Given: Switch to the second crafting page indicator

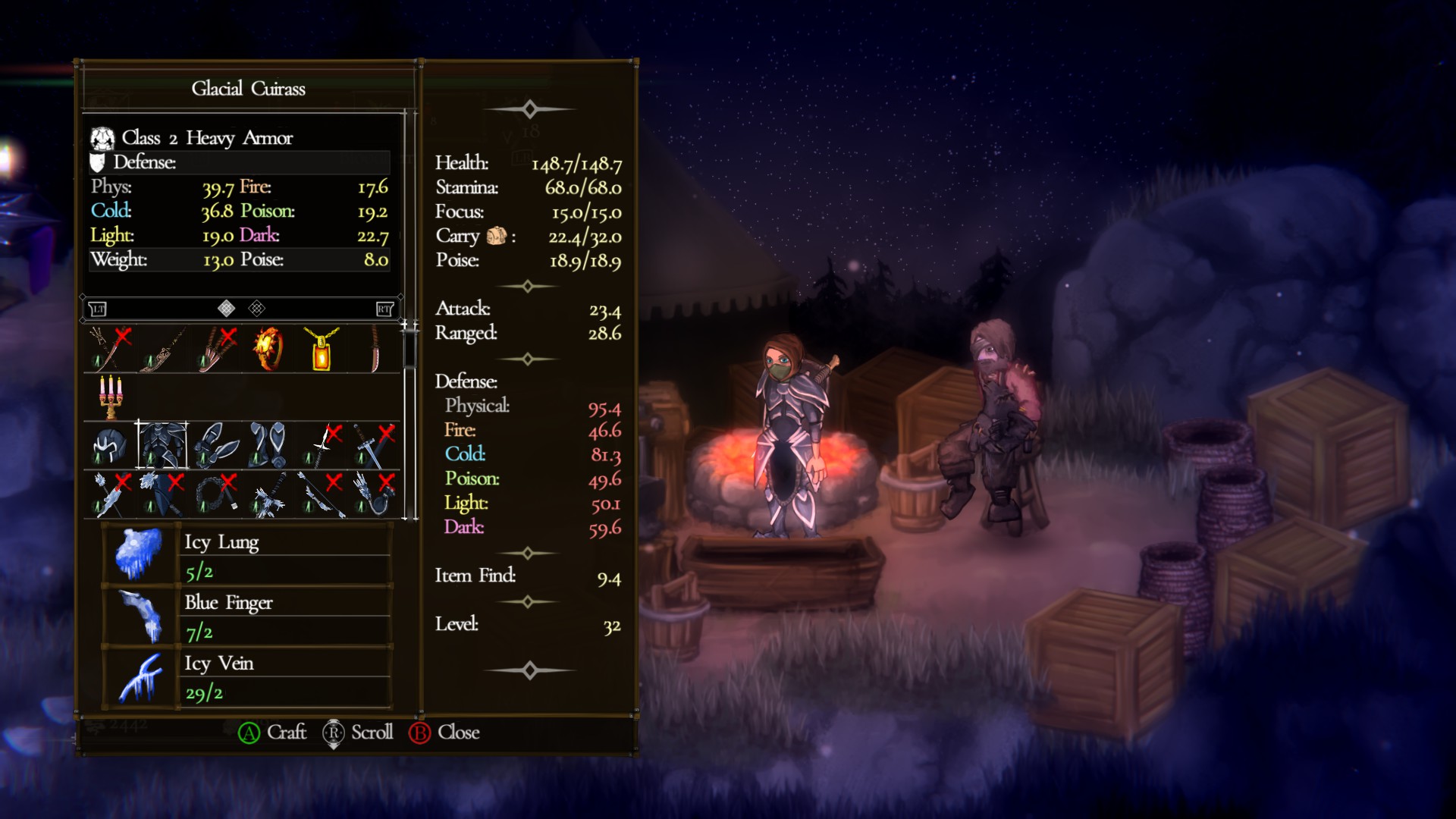Looking at the screenshot, I should (257, 309).
